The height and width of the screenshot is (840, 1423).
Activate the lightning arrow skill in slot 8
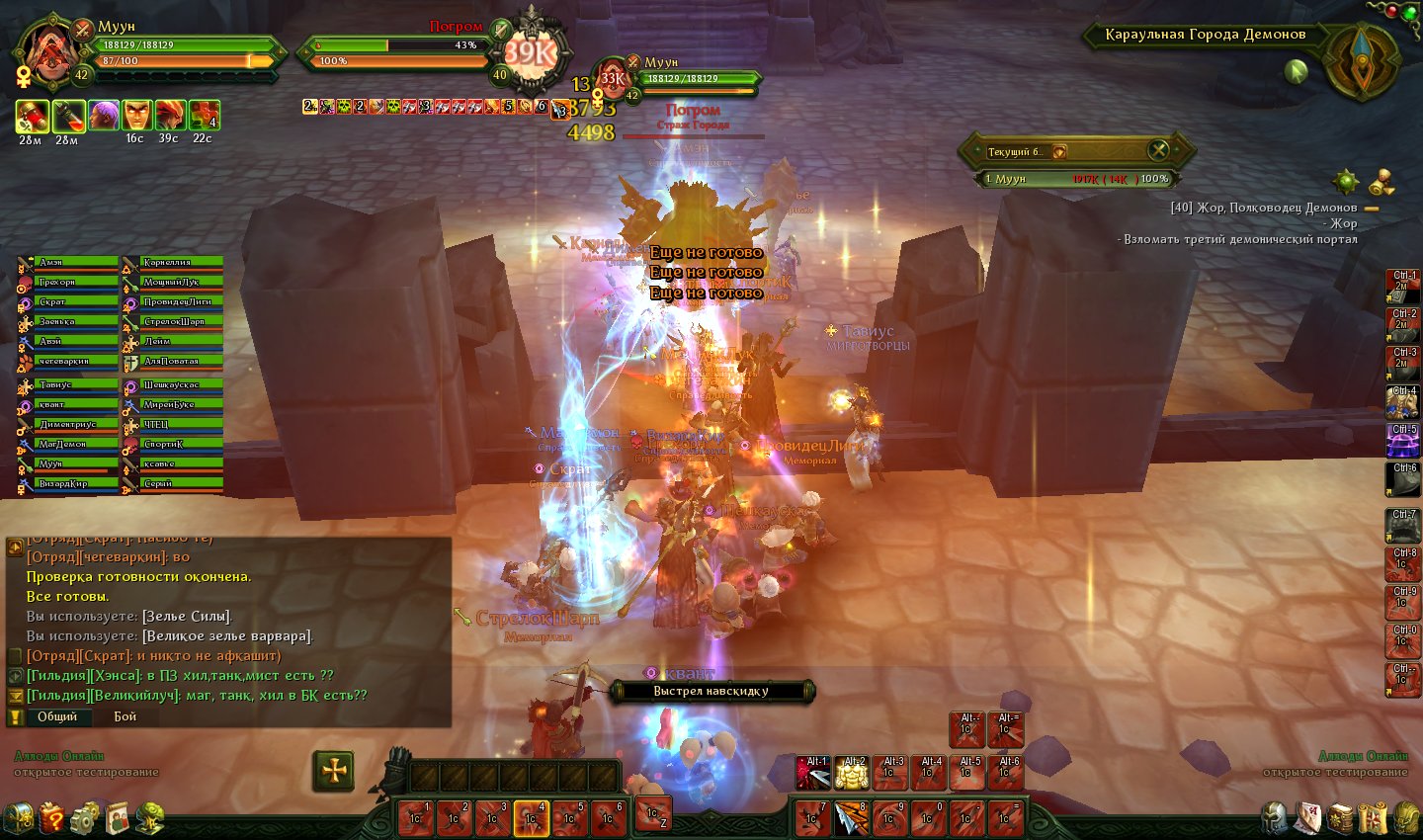851,818
